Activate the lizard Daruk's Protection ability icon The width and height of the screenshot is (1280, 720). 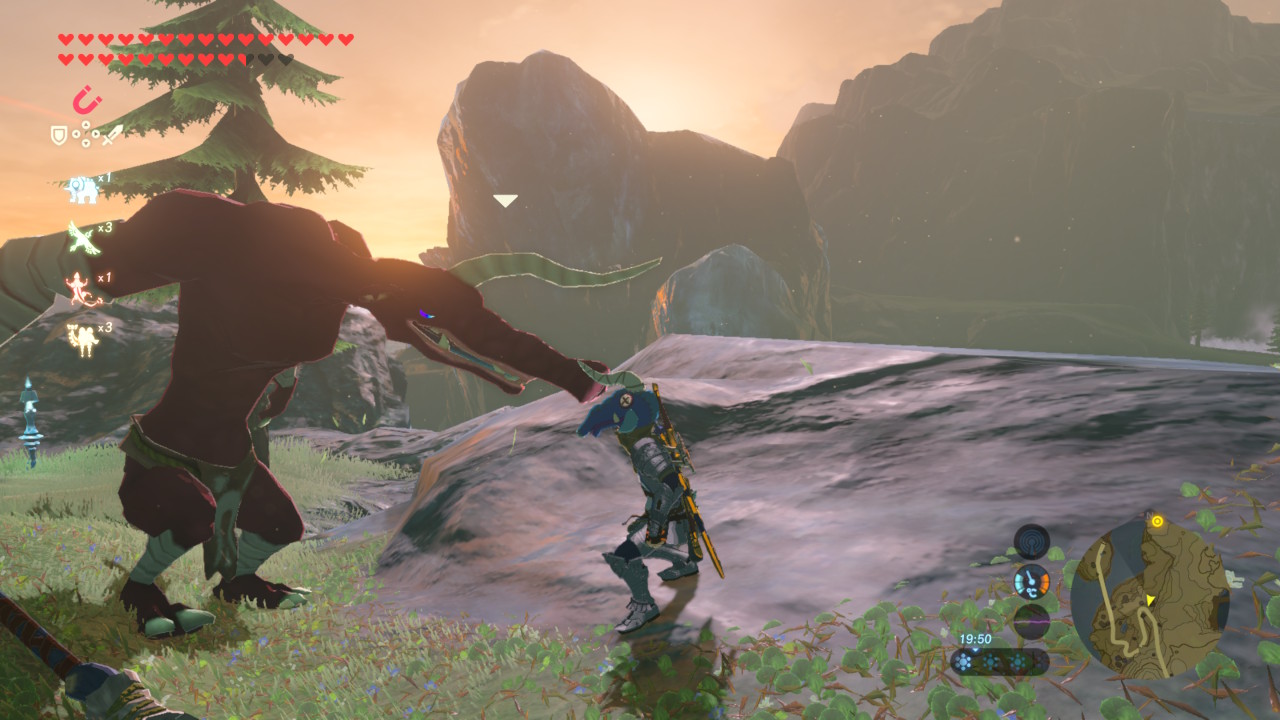pyautogui.click(x=82, y=288)
